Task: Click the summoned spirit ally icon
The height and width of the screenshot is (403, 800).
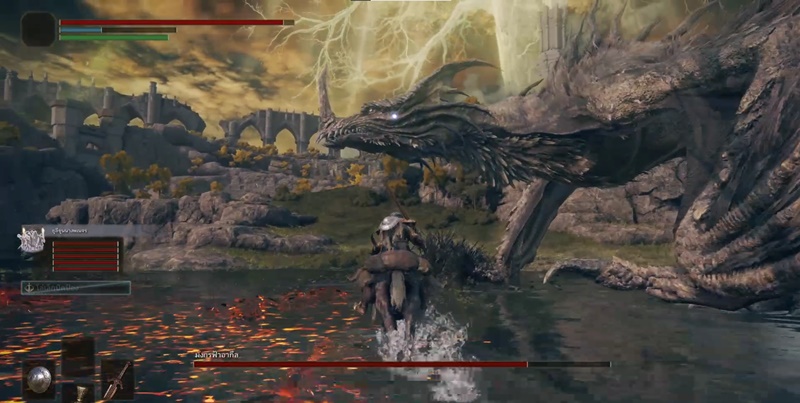Action: click(x=31, y=240)
